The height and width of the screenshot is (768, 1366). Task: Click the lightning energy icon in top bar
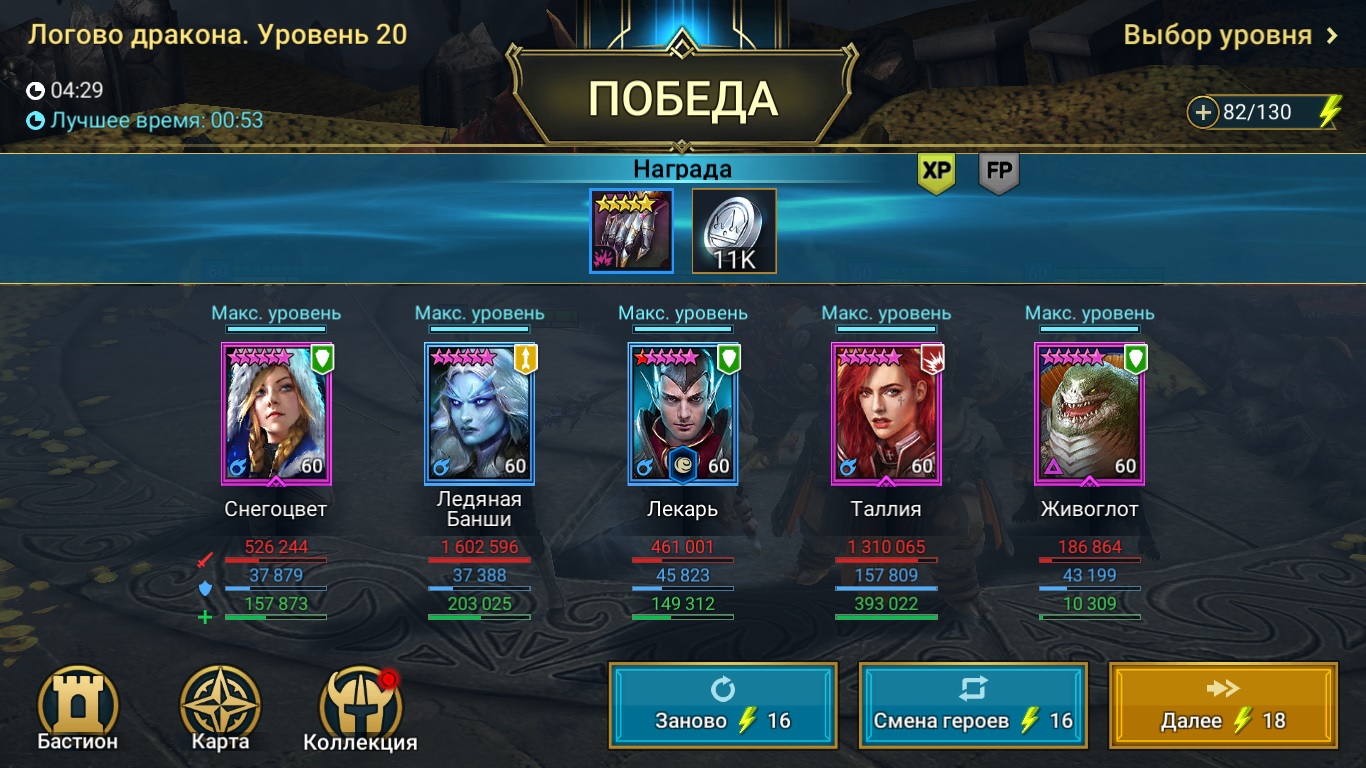pyautogui.click(x=1329, y=112)
